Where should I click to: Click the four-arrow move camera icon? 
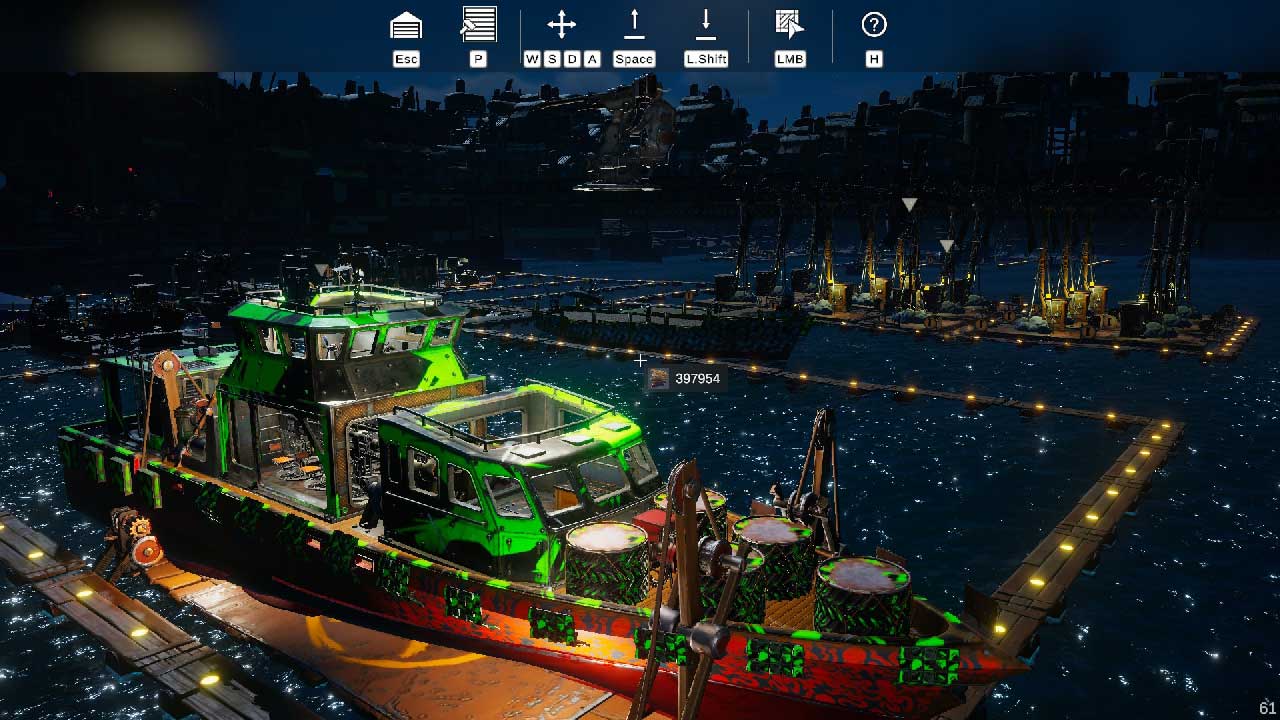click(562, 25)
